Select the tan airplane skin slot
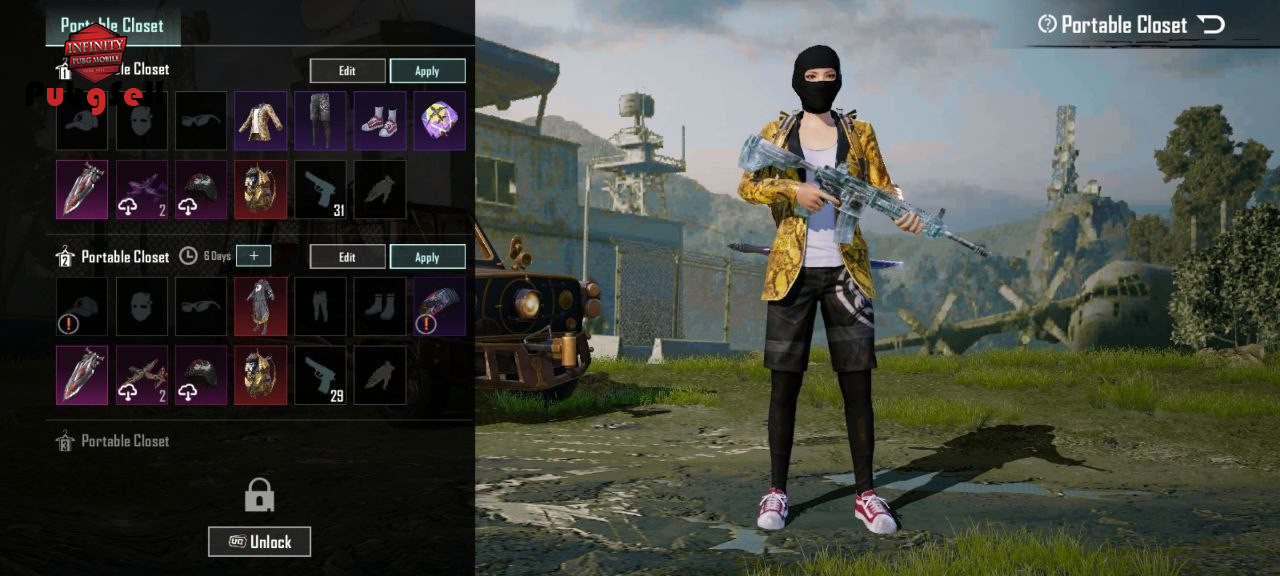 pyautogui.click(x=141, y=375)
